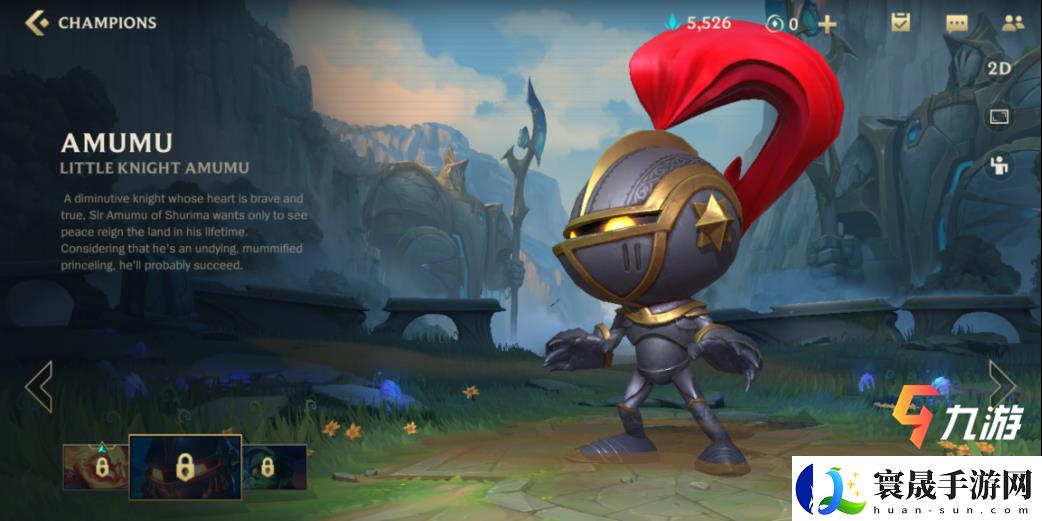The height and width of the screenshot is (521, 1042).
Task: Open the friends list icon
Action: click(x=1011, y=23)
